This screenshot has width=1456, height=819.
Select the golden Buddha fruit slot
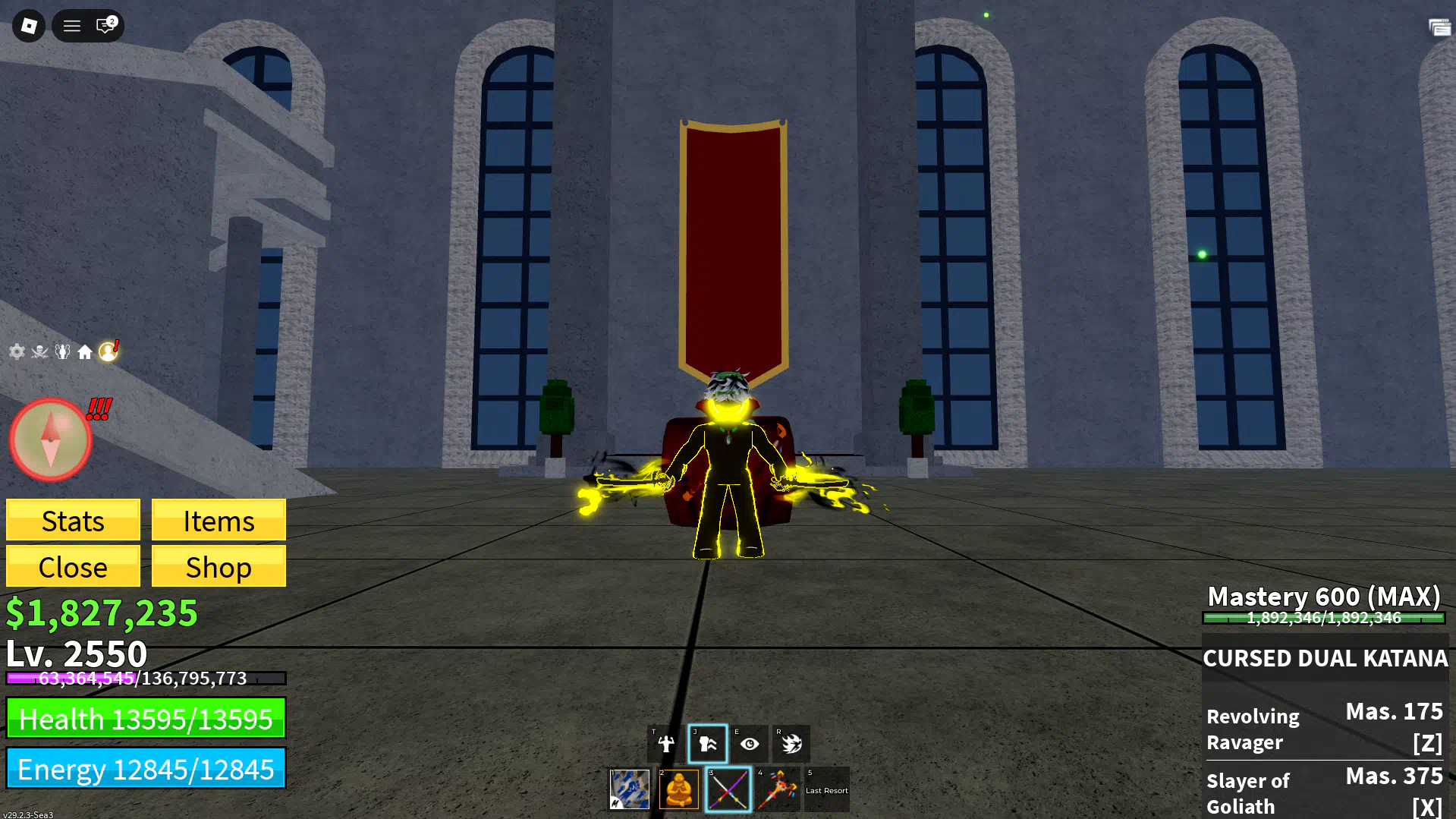(679, 789)
